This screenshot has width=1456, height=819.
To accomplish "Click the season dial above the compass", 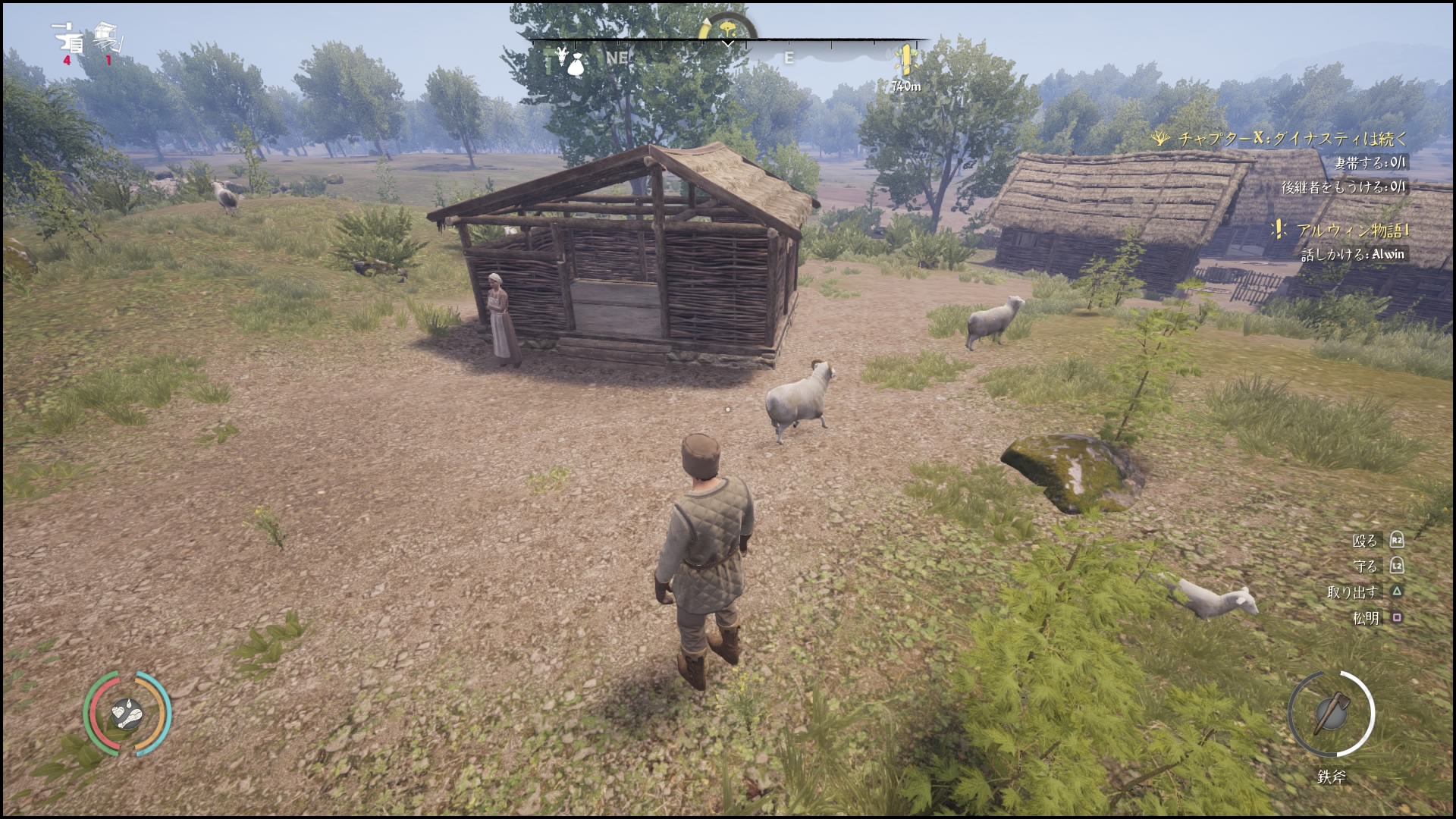I will (x=726, y=28).
